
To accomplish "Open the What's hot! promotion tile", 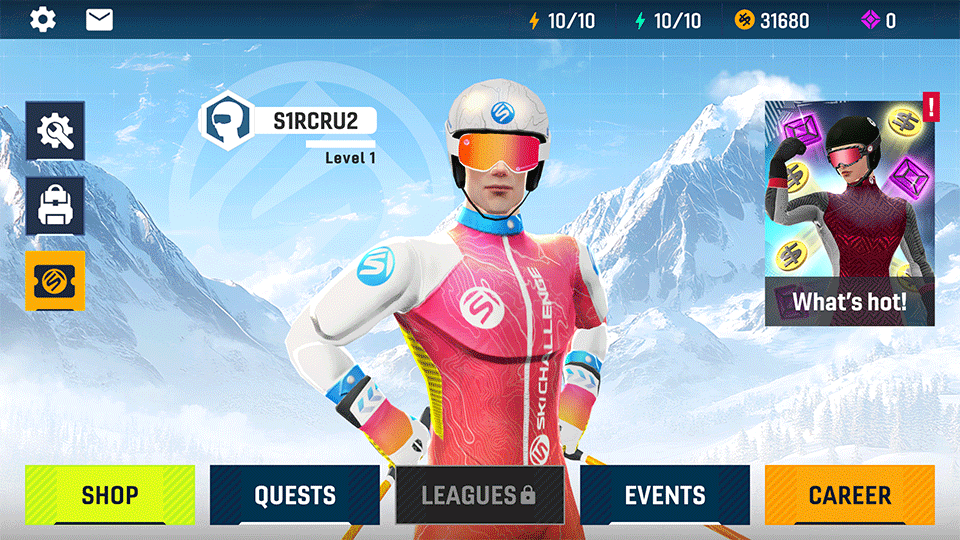I will [849, 213].
